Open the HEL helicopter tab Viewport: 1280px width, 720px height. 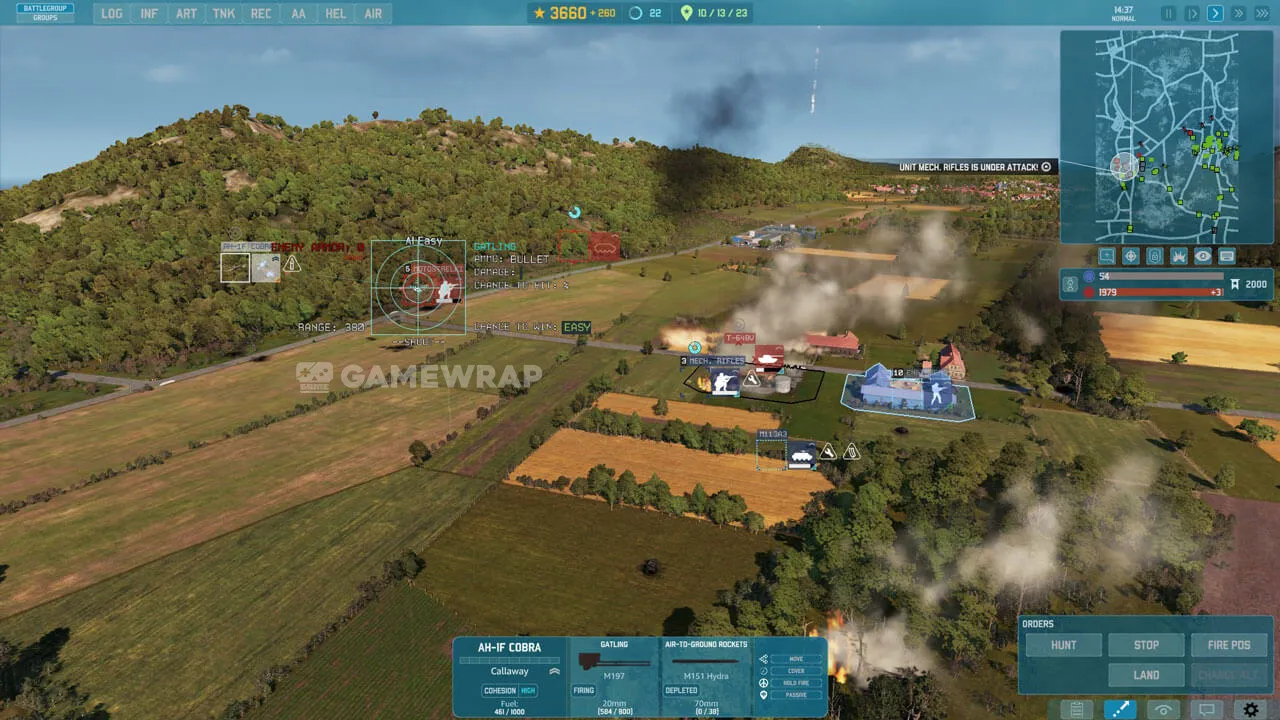[336, 14]
